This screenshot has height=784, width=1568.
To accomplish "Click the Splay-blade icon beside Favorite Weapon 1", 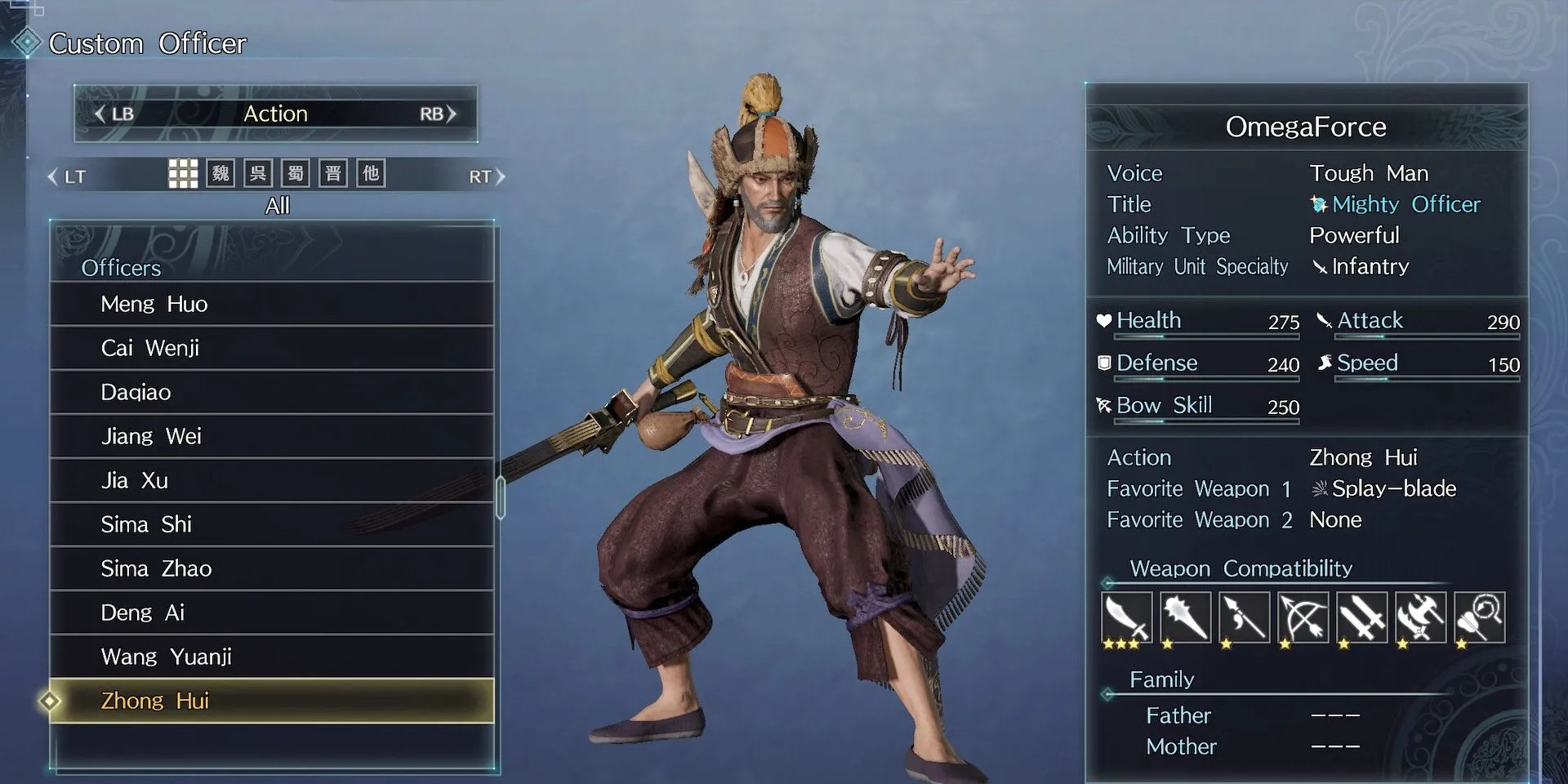I will tap(1321, 488).
